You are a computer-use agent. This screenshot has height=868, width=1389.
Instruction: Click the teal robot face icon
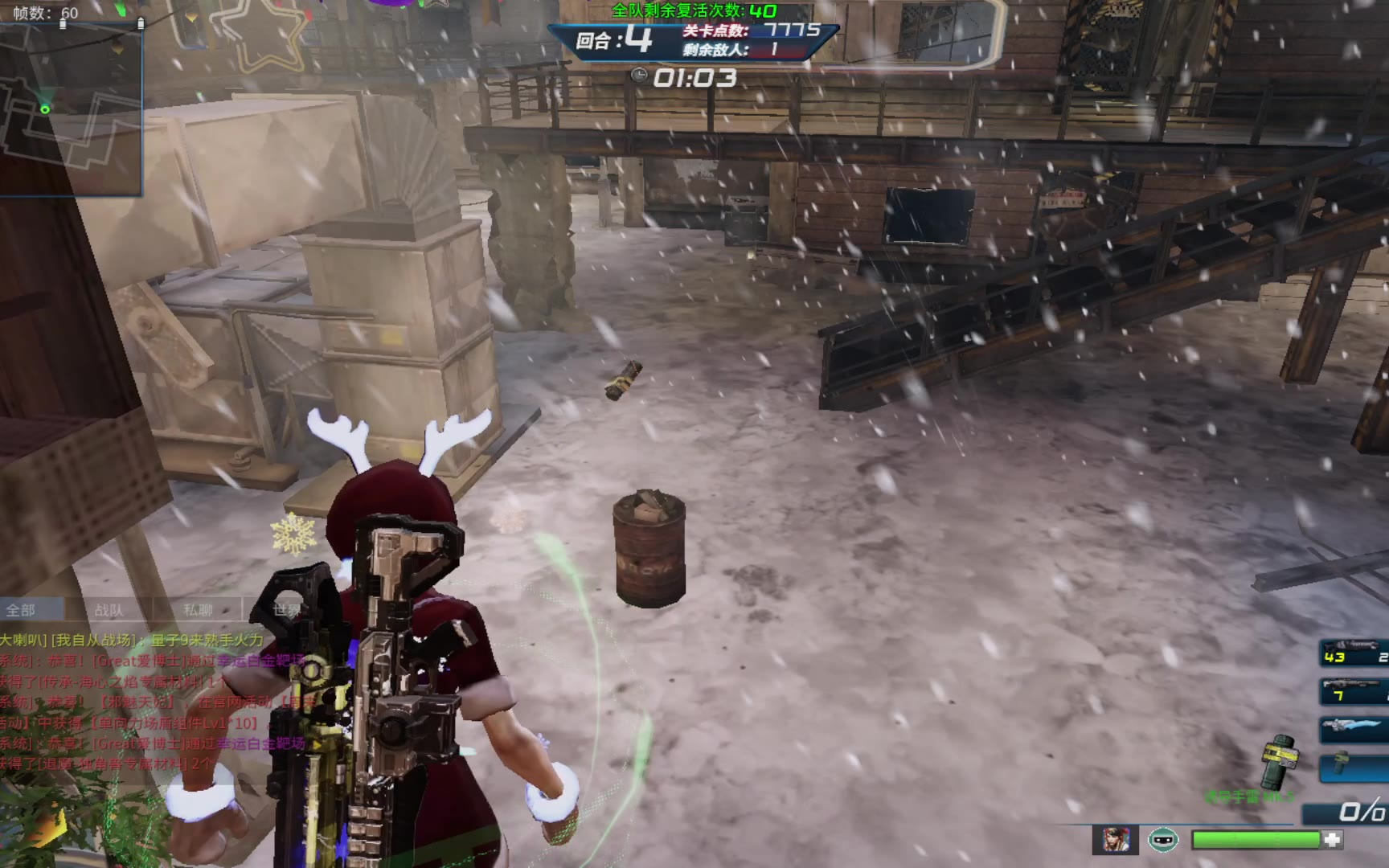[1162, 840]
